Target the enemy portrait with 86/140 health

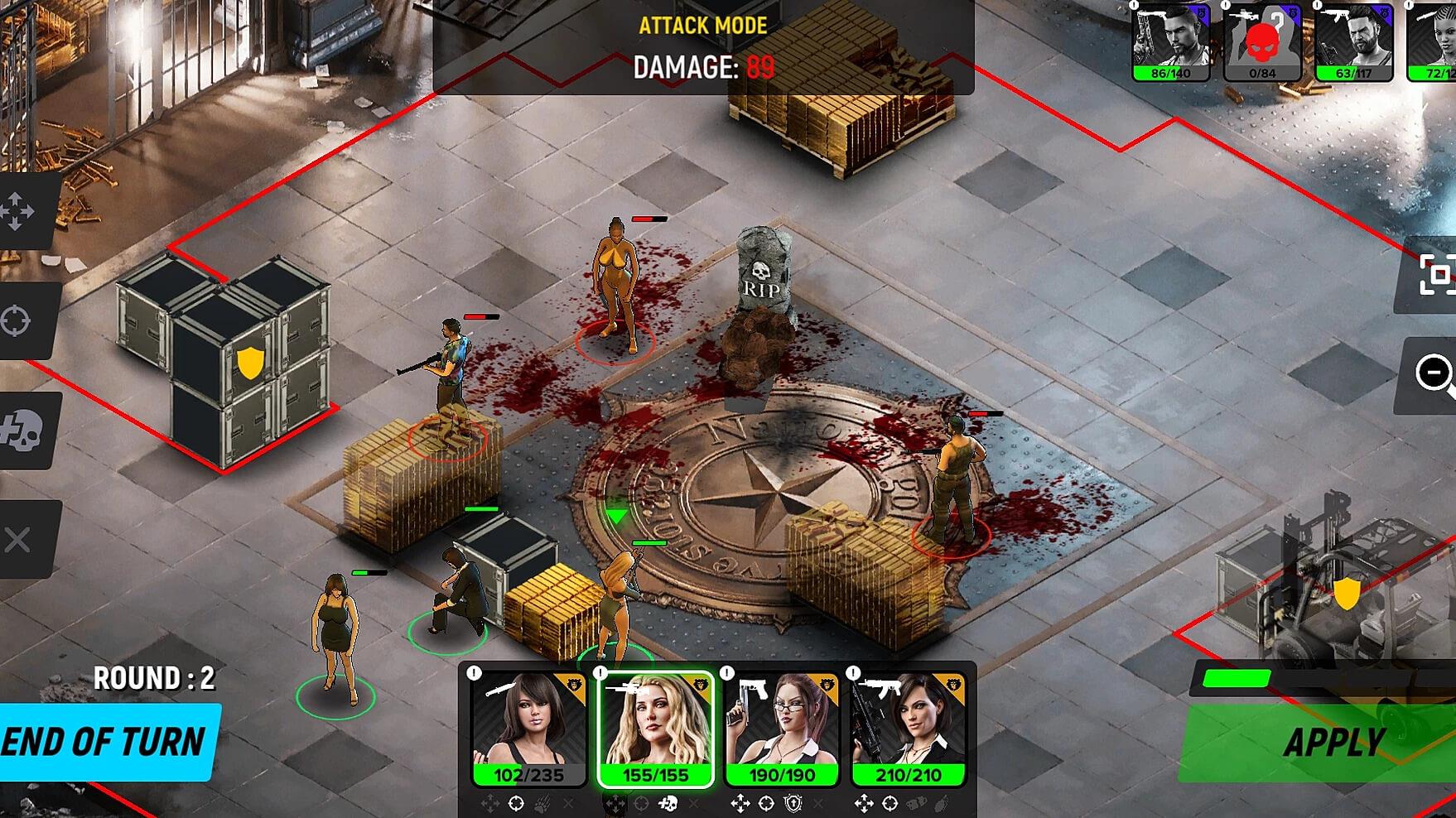(x=1170, y=41)
